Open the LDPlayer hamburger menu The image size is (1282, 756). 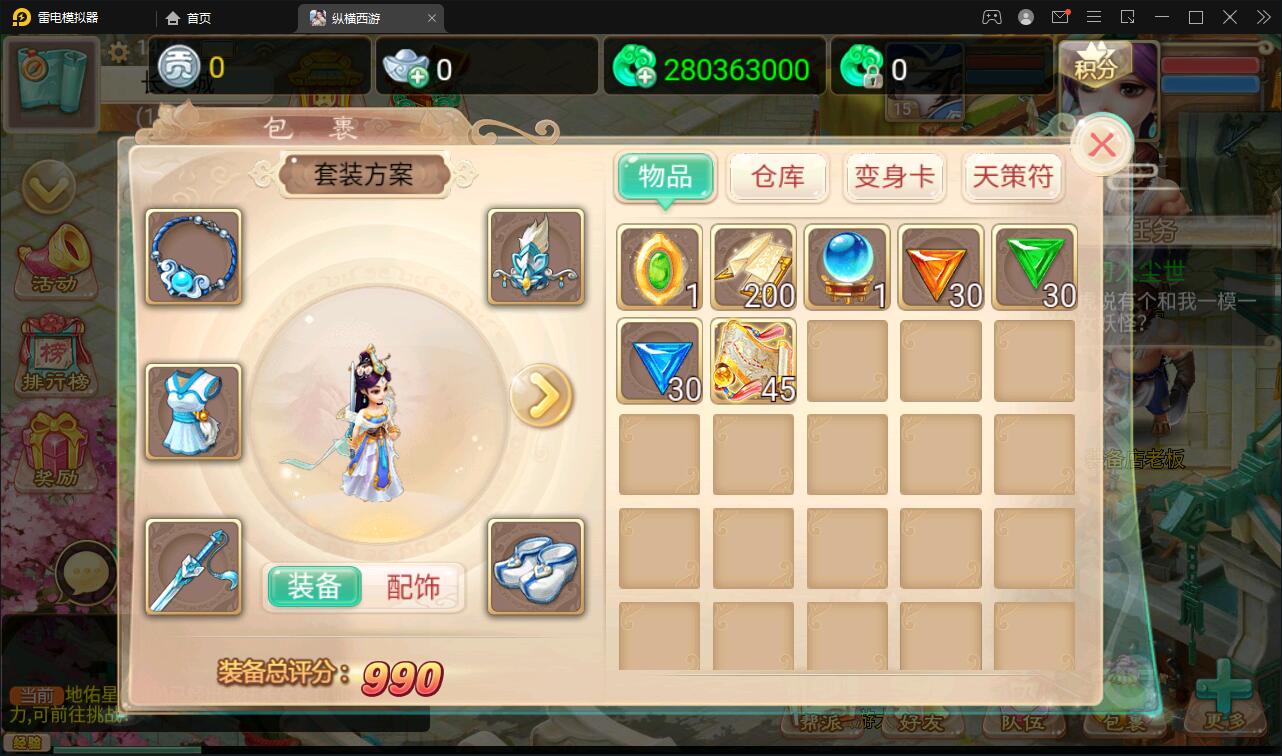pos(1094,17)
